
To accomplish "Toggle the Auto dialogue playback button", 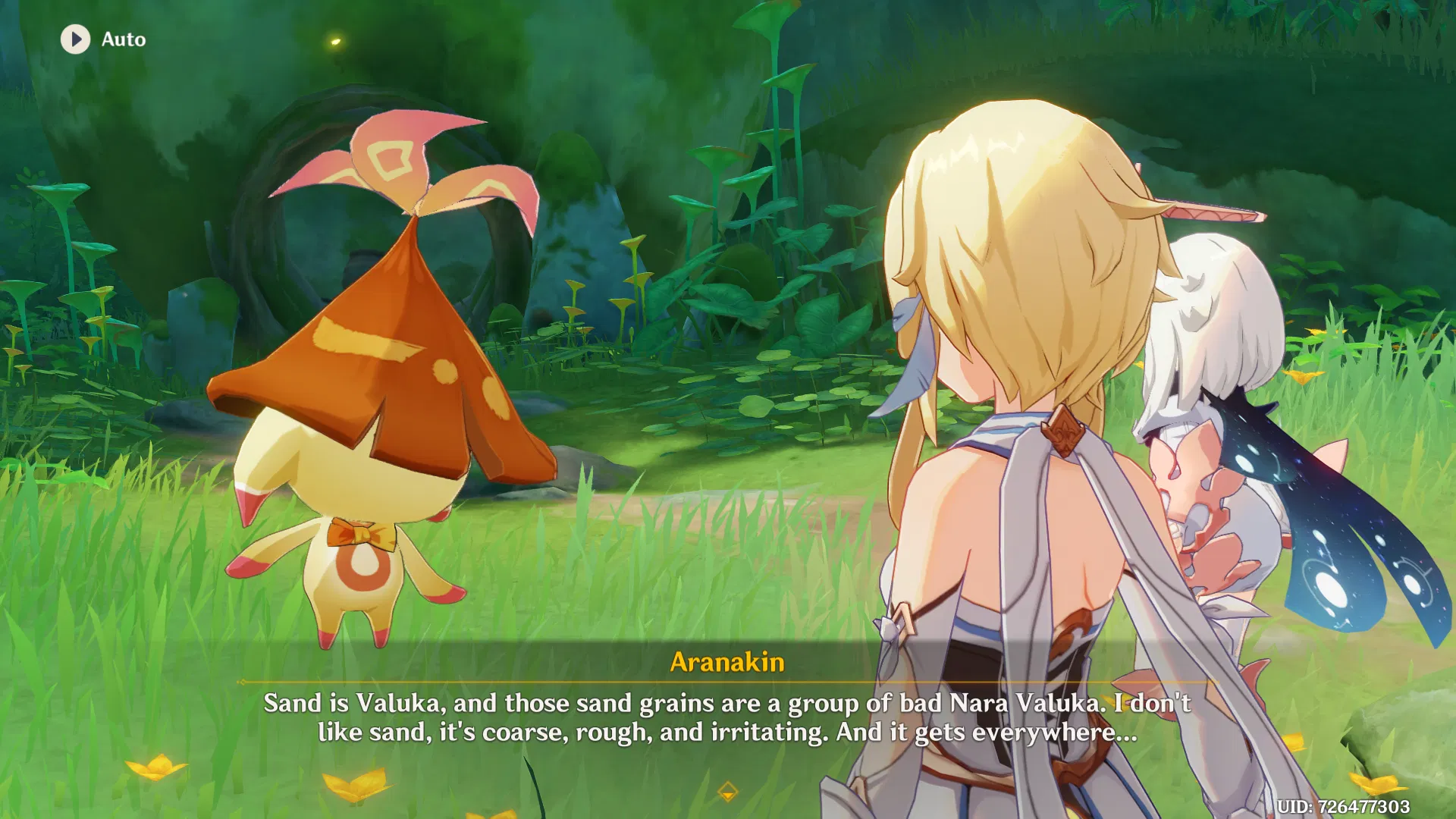I will (76, 39).
